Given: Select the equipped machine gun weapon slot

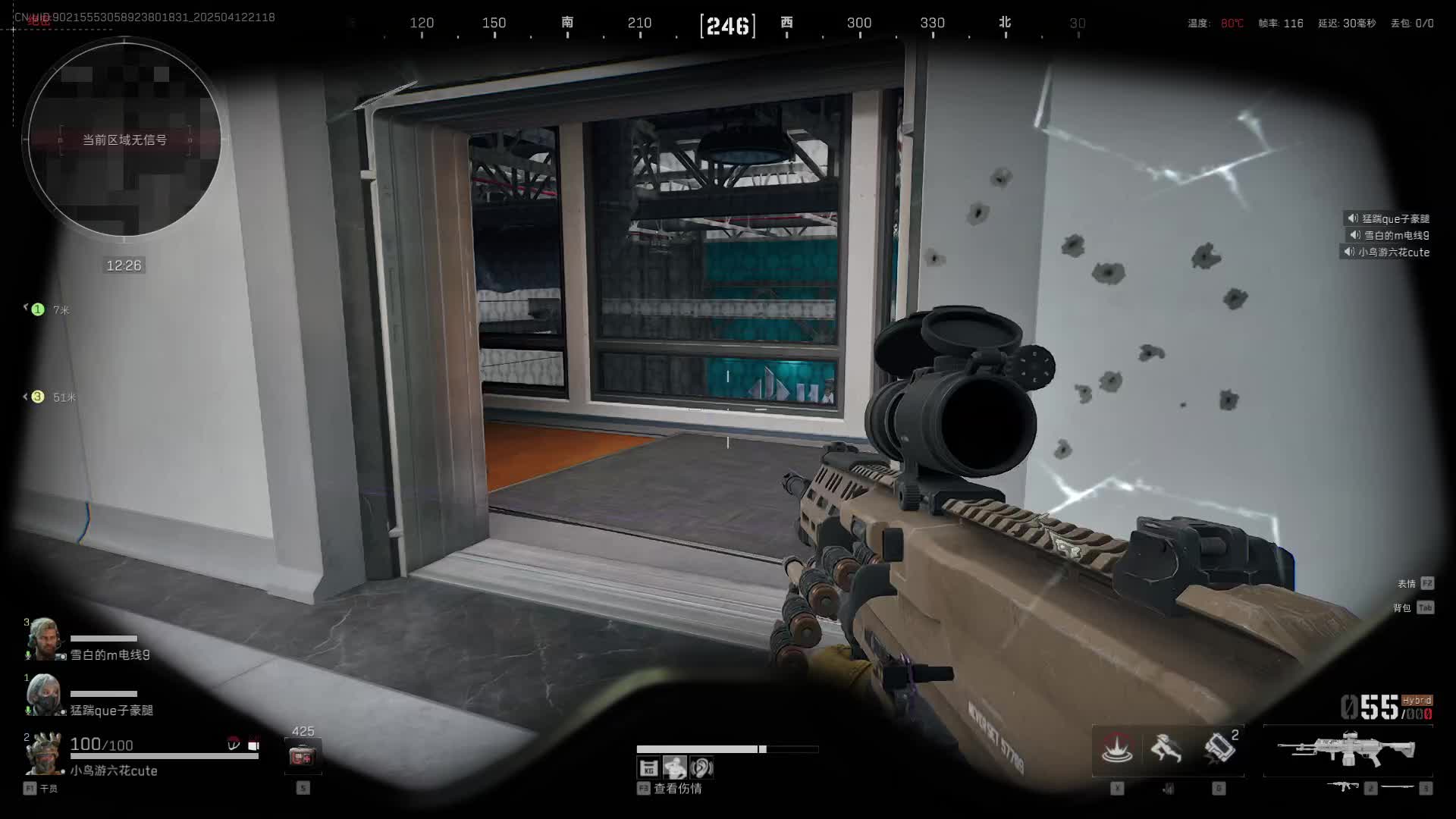Looking at the screenshot, I should (x=1348, y=750).
